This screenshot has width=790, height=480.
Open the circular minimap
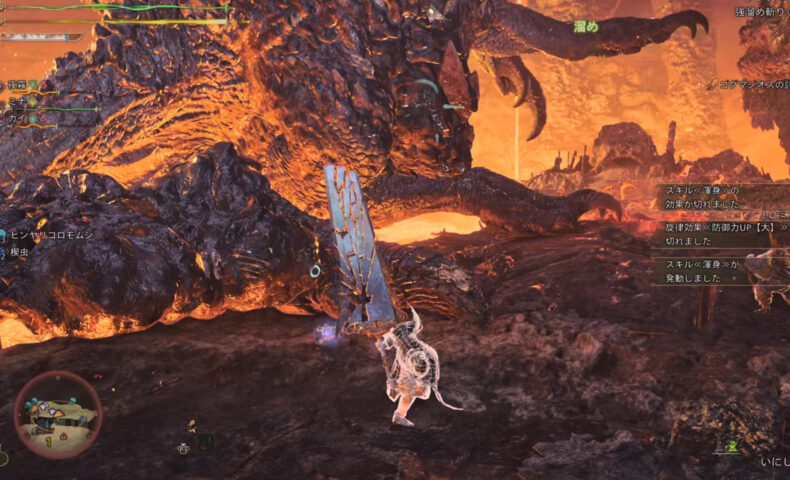click(57, 415)
